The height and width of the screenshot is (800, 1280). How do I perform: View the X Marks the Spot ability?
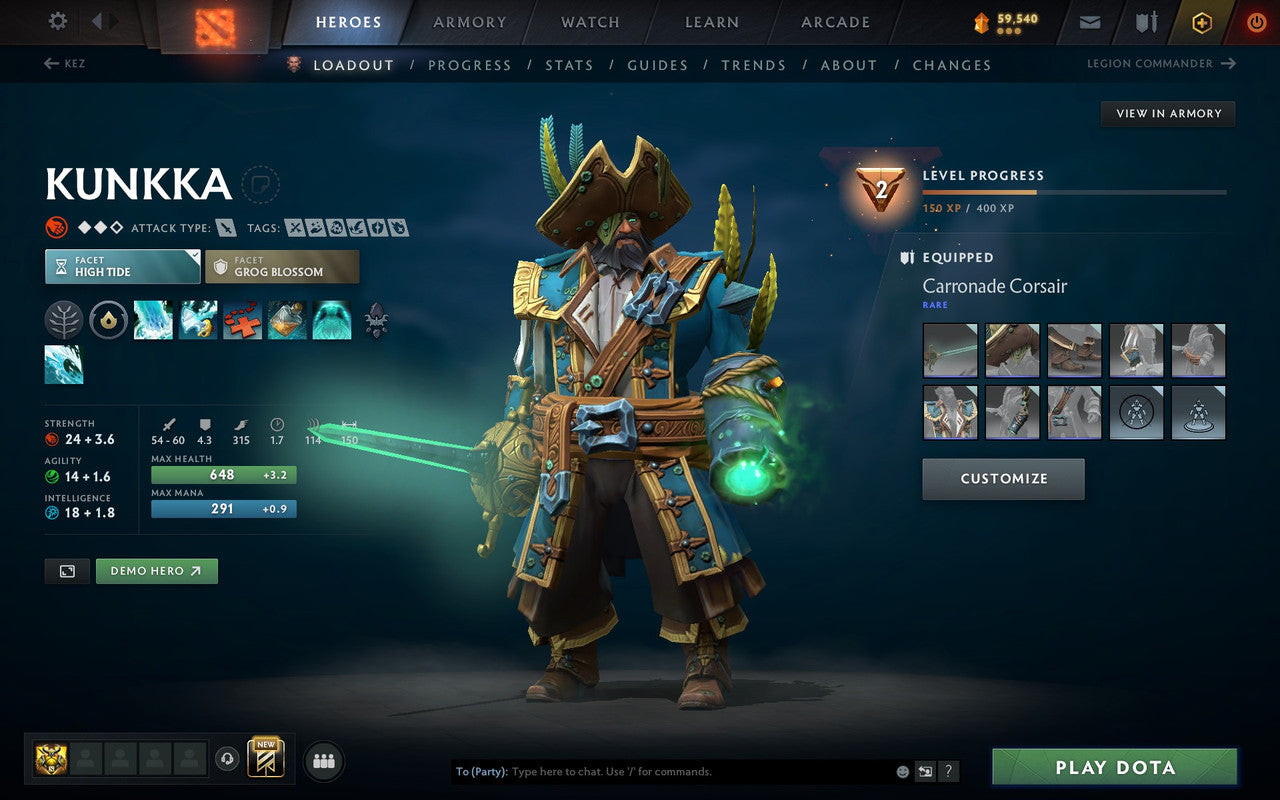(242, 320)
